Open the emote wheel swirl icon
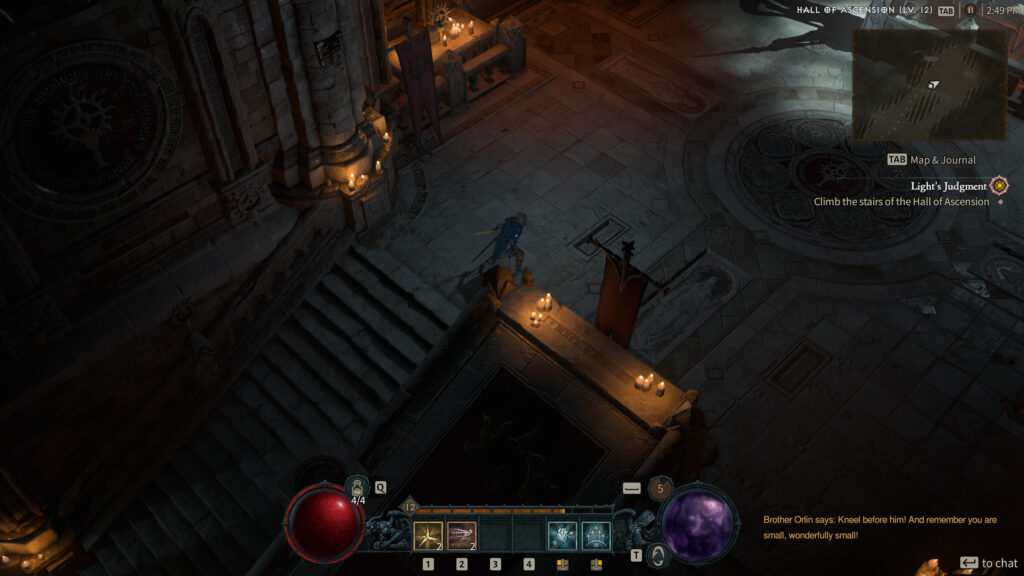 click(x=657, y=556)
